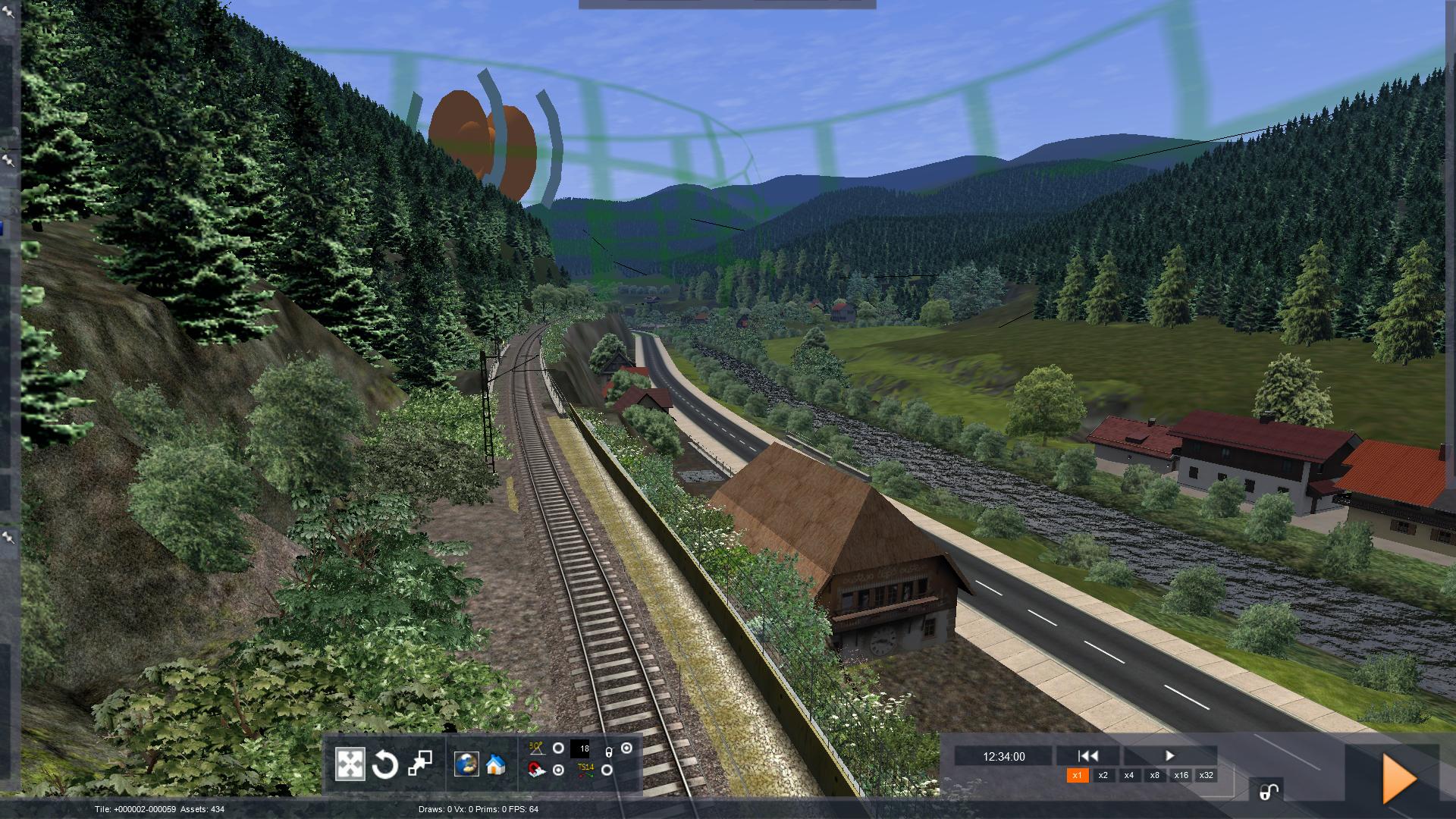This screenshot has width=1456, height=819.
Task: Switch speed to x16
Action: click(x=1181, y=775)
